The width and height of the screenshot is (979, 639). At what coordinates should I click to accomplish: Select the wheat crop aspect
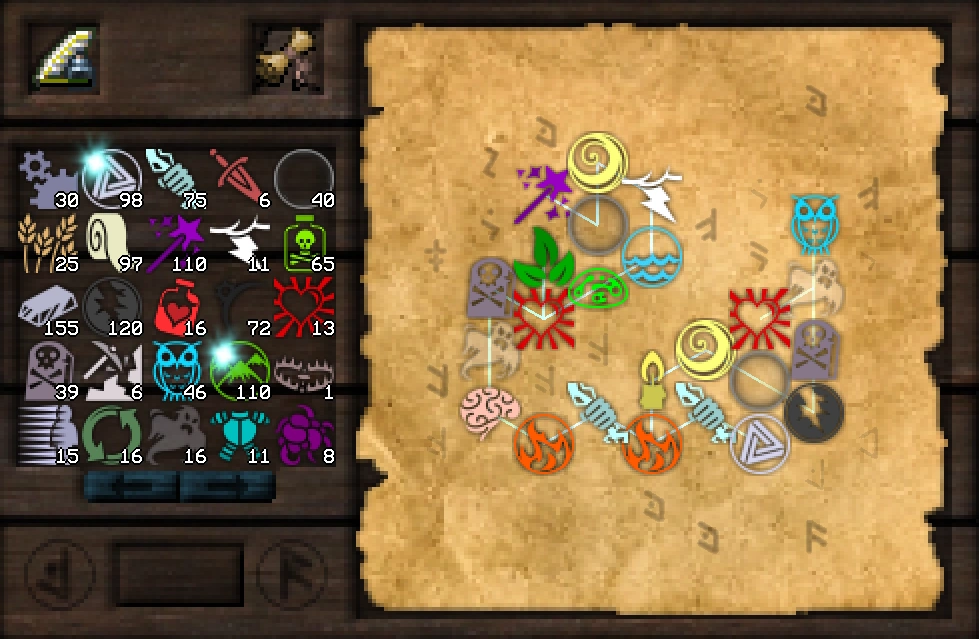click(x=46, y=240)
